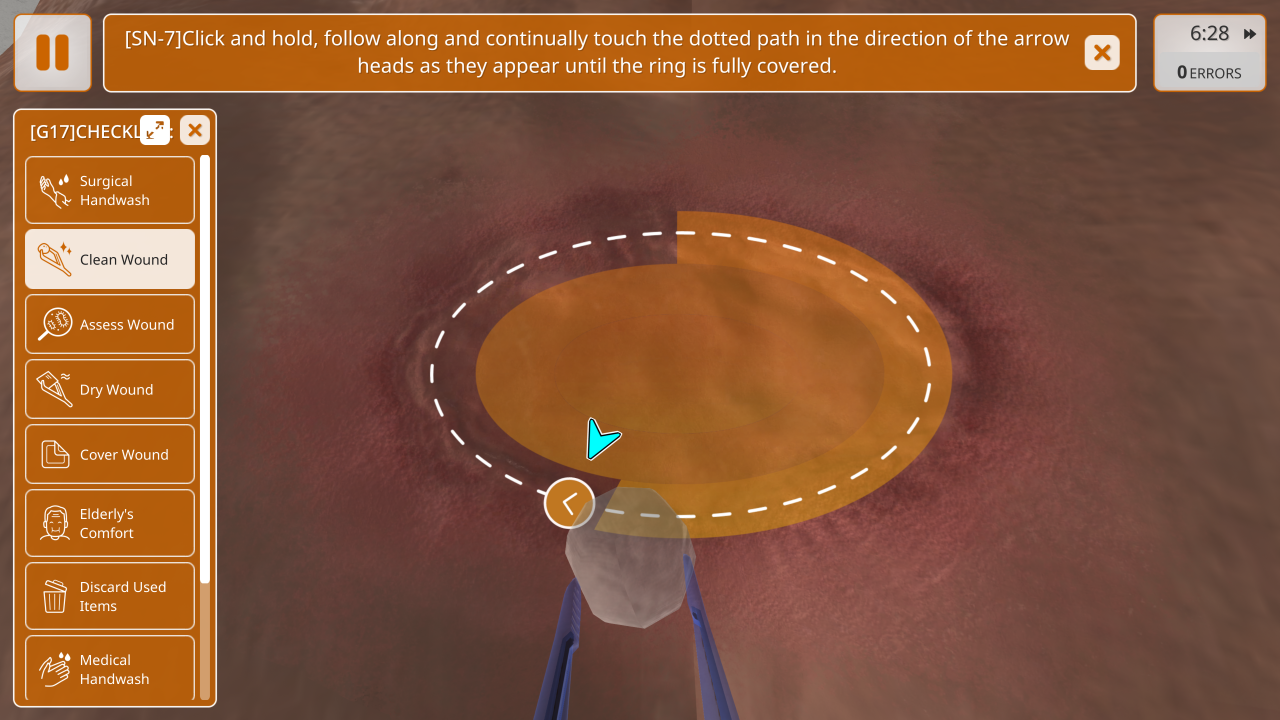This screenshot has width=1280, height=720.
Task: Select the Dry Wound step
Action: [110, 390]
